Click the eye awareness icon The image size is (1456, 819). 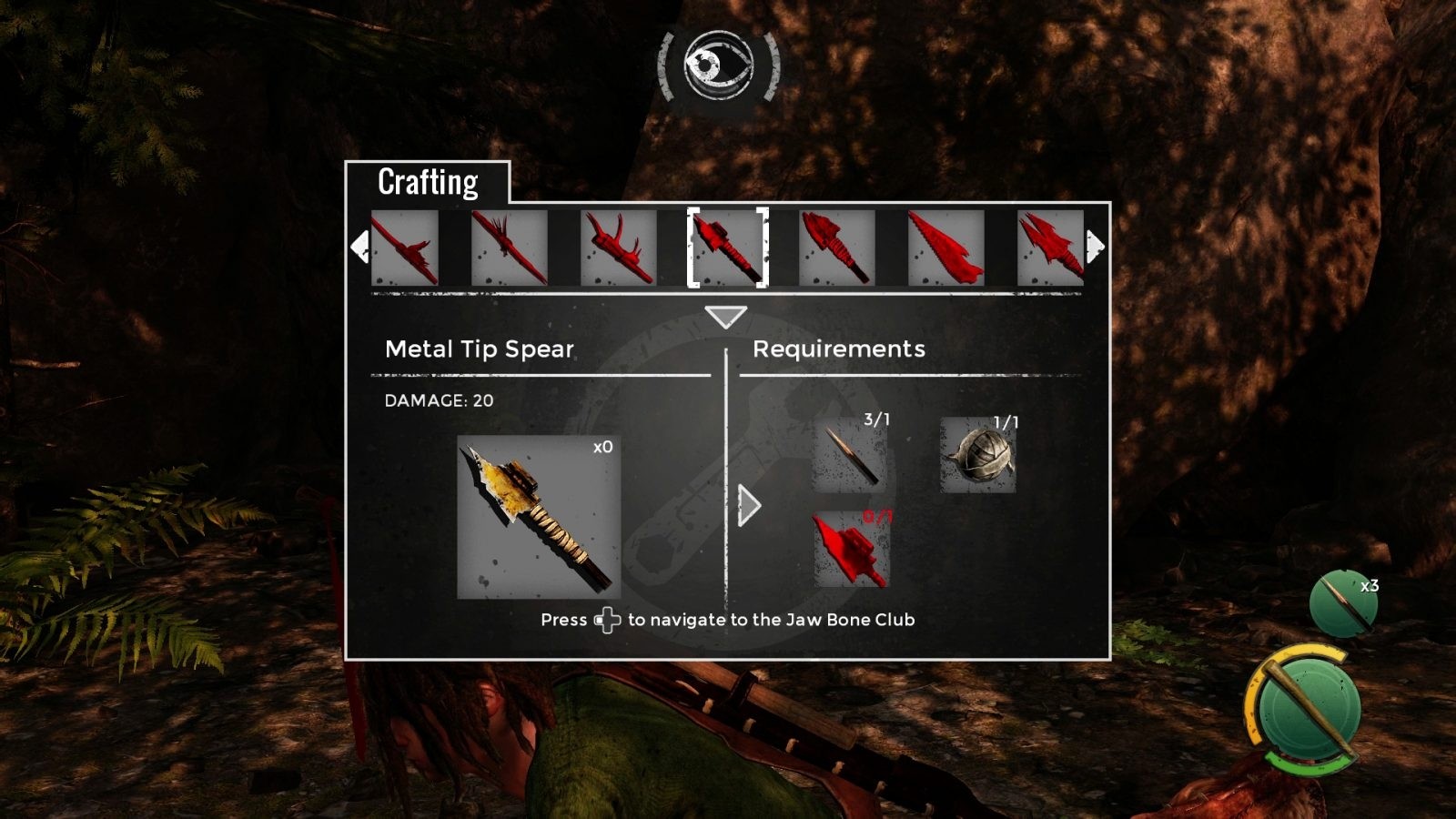[x=719, y=66]
